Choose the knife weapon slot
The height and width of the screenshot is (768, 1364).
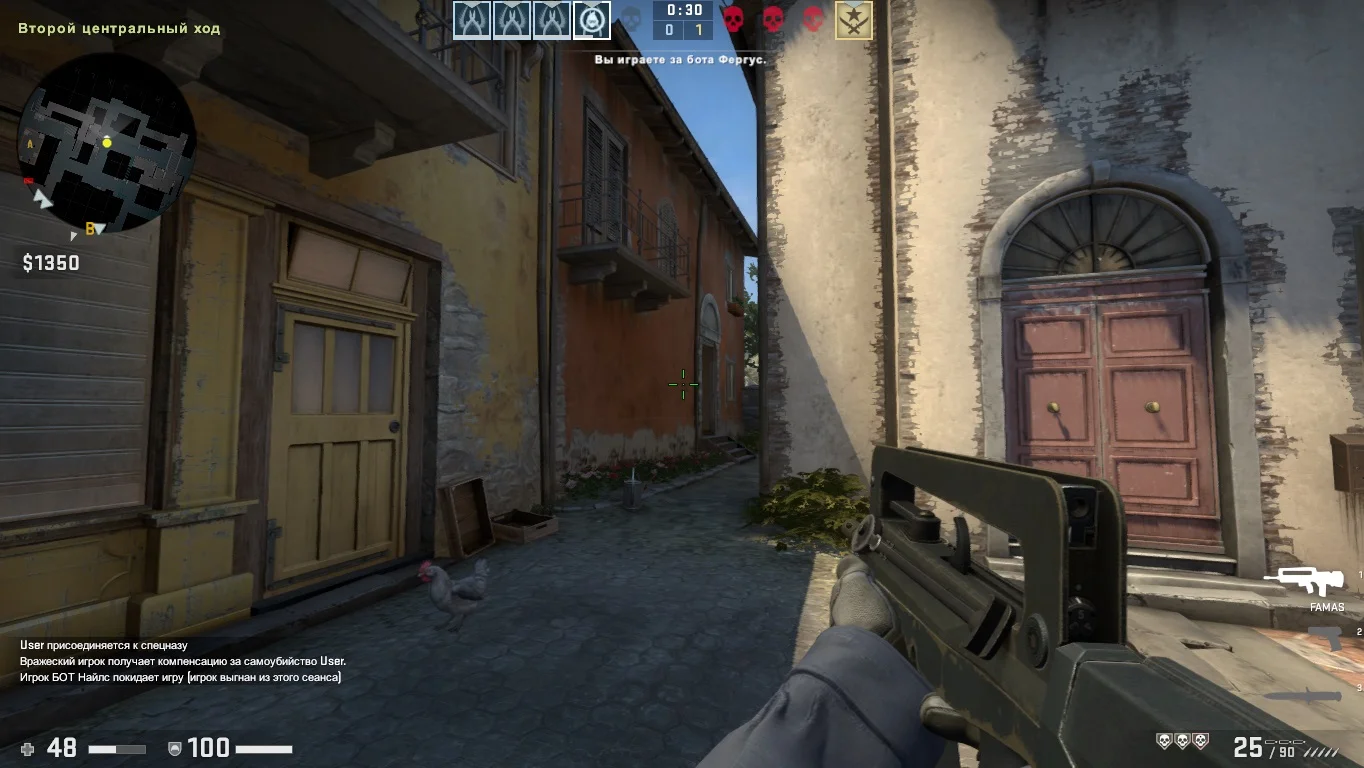[1301, 695]
